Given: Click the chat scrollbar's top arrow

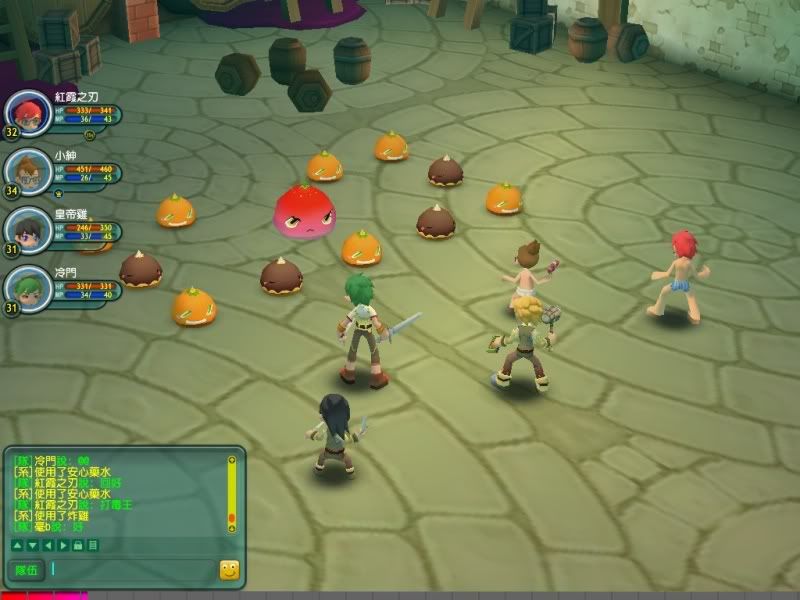Looking at the screenshot, I should point(232,460).
